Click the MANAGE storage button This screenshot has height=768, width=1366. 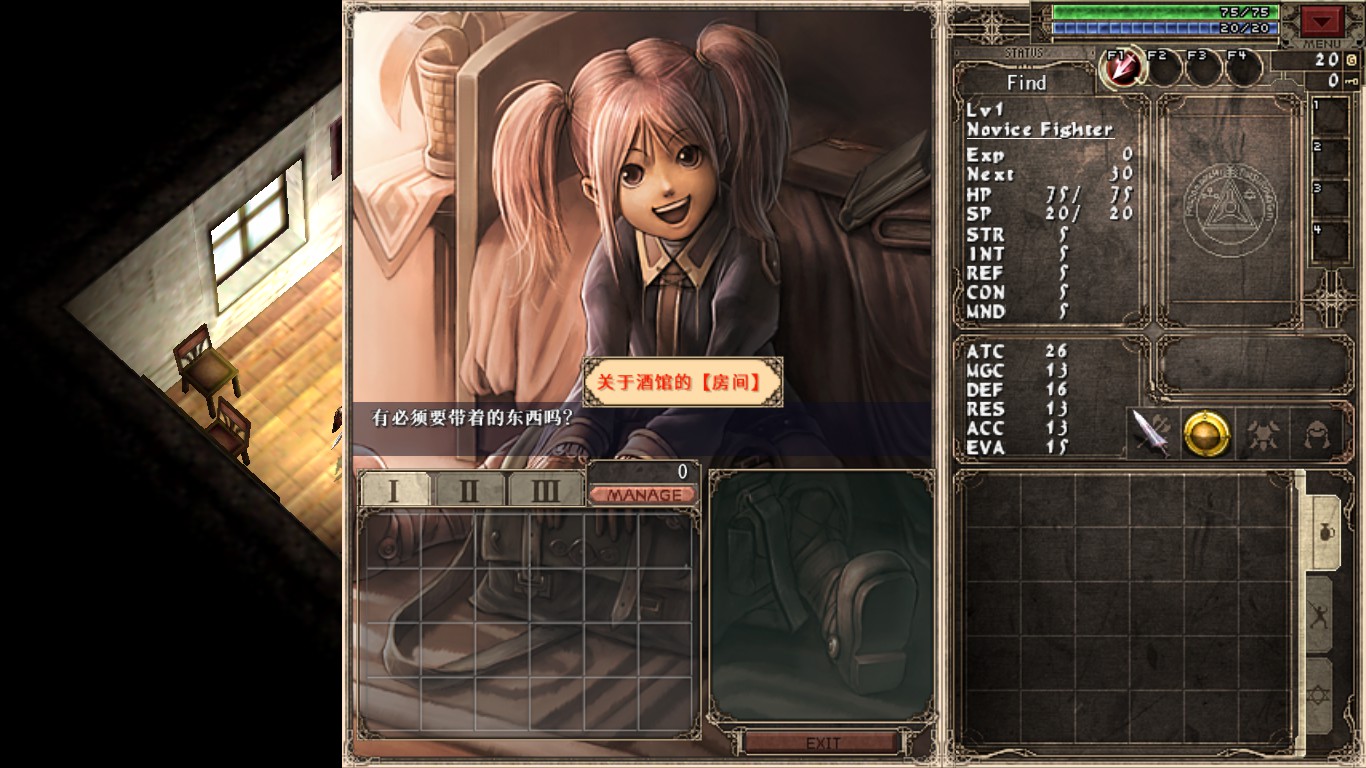click(642, 495)
